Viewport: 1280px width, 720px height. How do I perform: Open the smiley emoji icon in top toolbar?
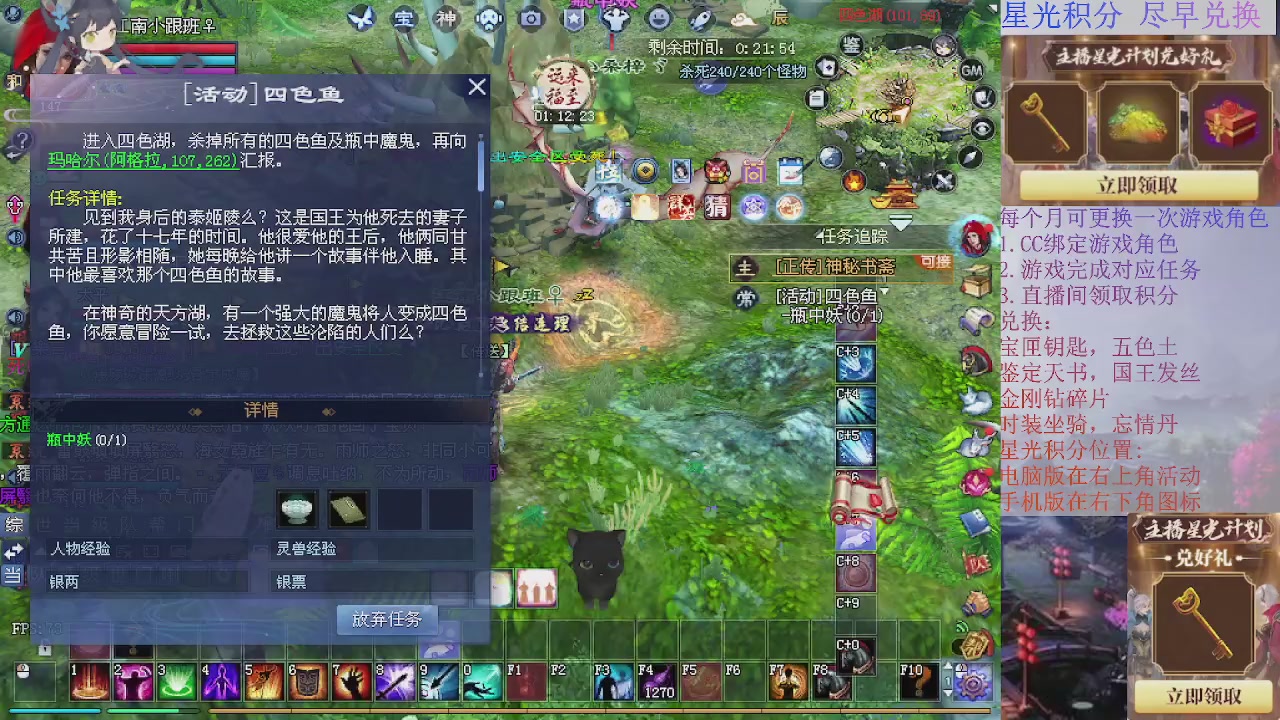658,18
